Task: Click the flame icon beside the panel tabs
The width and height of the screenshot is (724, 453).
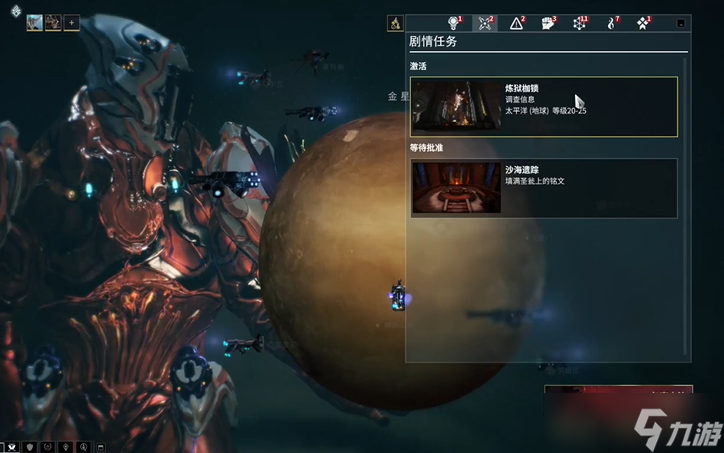Action: tap(395, 22)
